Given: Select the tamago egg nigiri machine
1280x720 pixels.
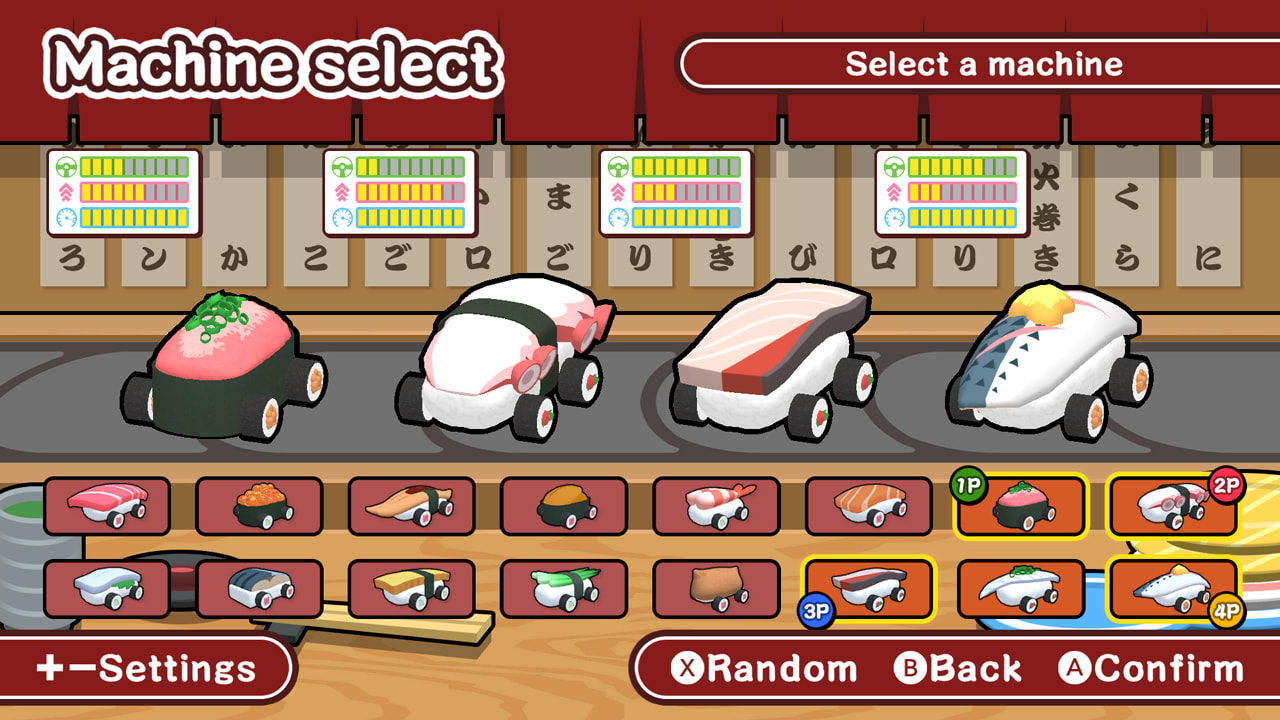Looking at the screenshot, I should tap(410, 585).
